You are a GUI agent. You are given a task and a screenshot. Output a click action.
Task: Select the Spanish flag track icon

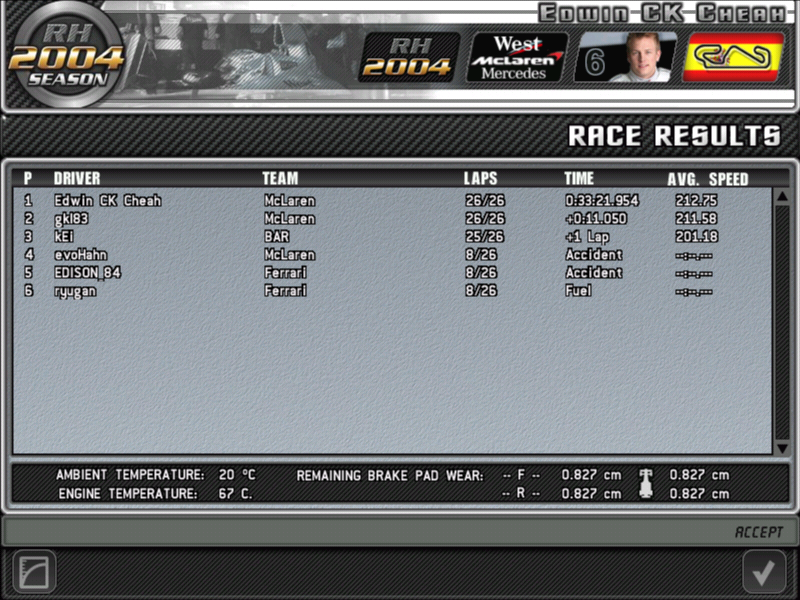pos(733,57)
